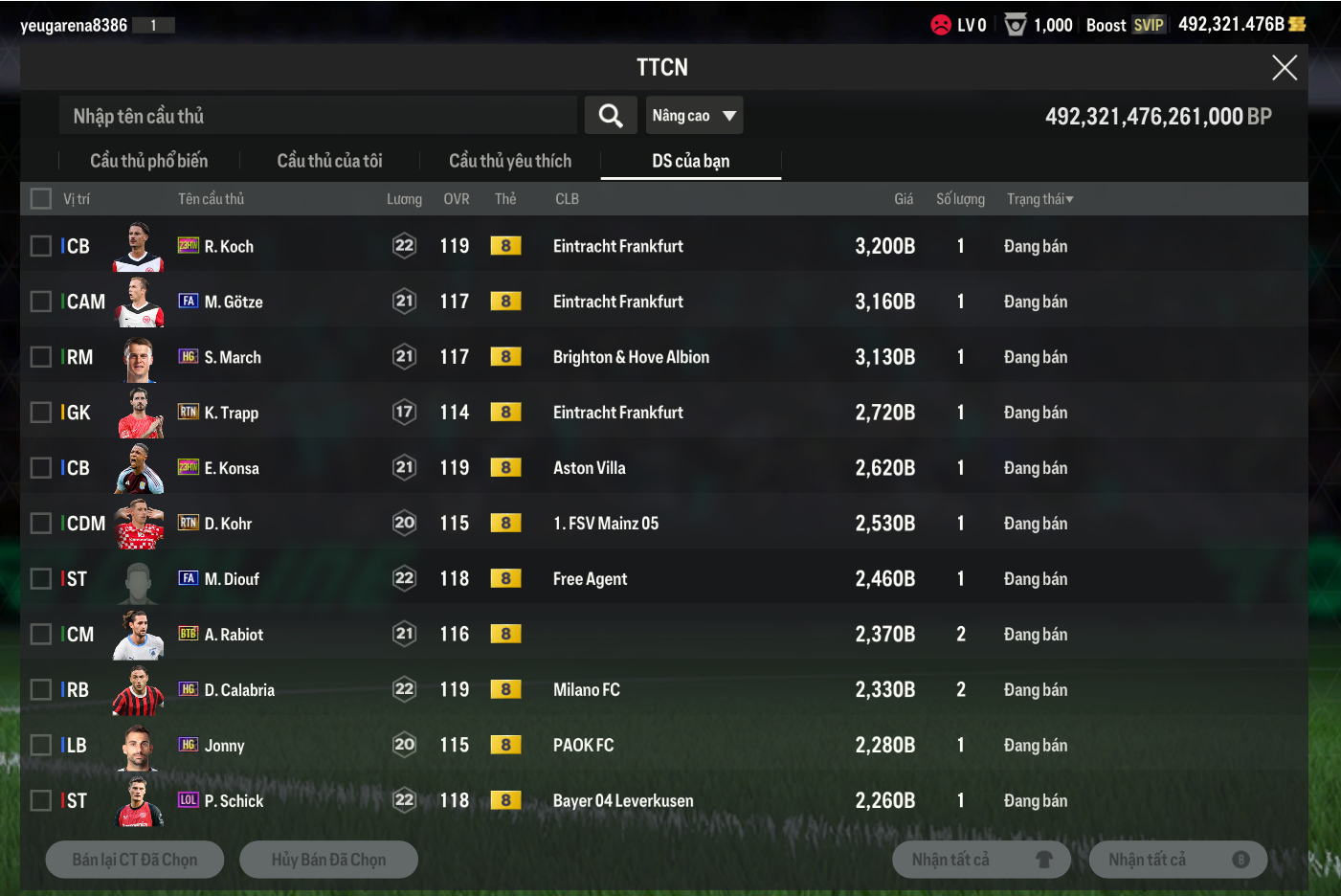Close the TTCN window

[1284, 68]
